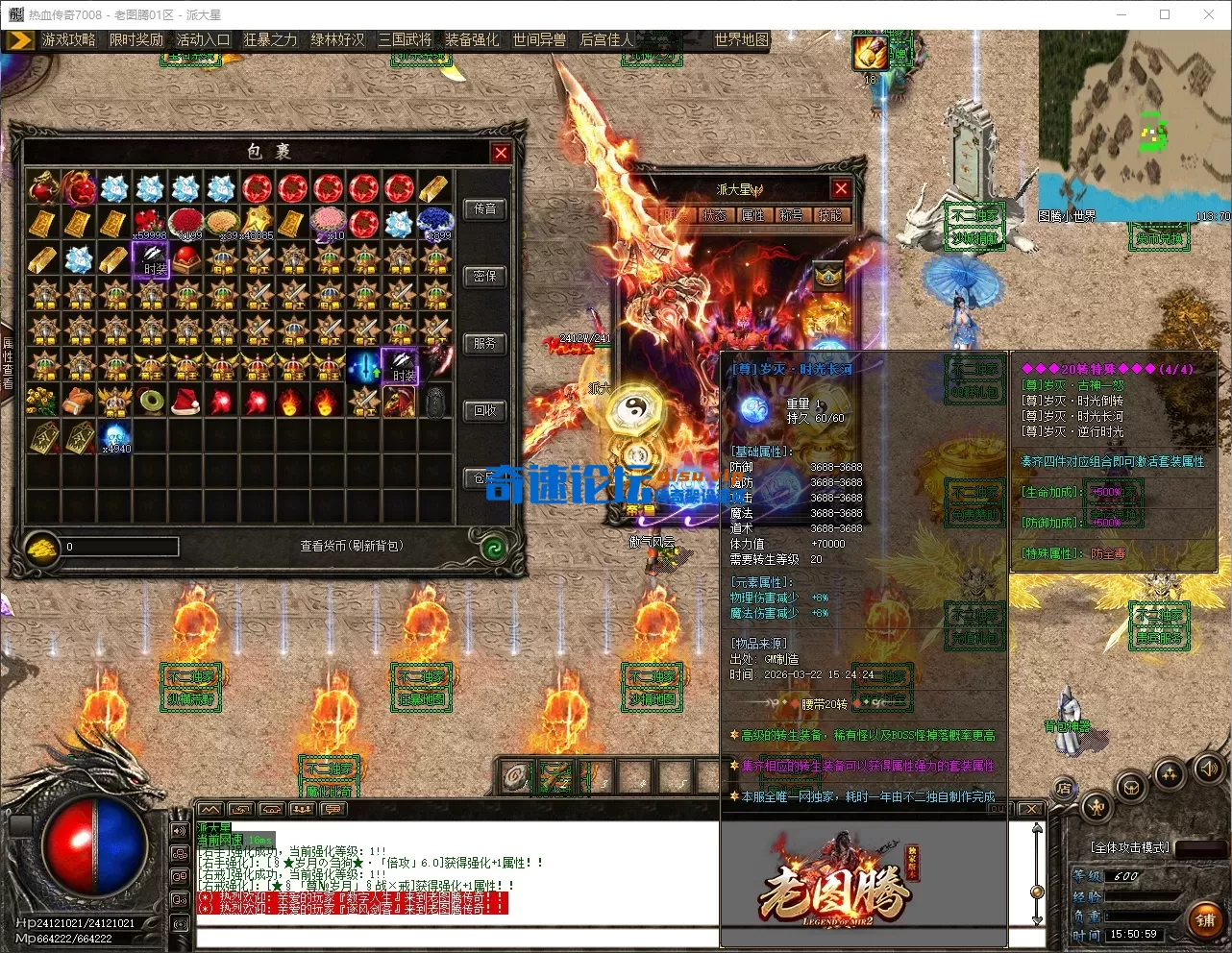Open the 游戏攻略 top menu

tap(68, 39)
